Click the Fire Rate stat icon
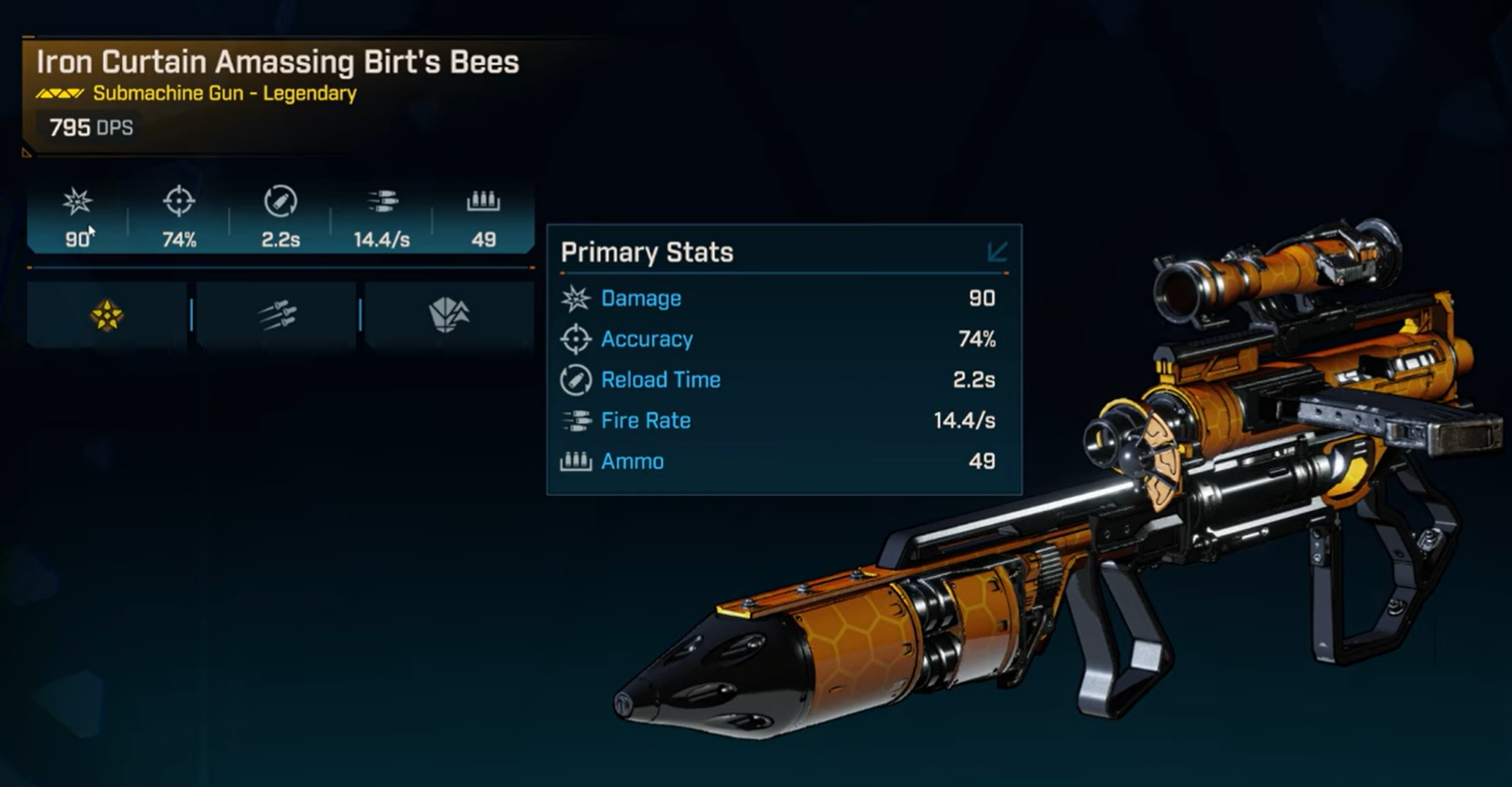The width and height of the screenshot is (1512, 787). click(381, 201)
